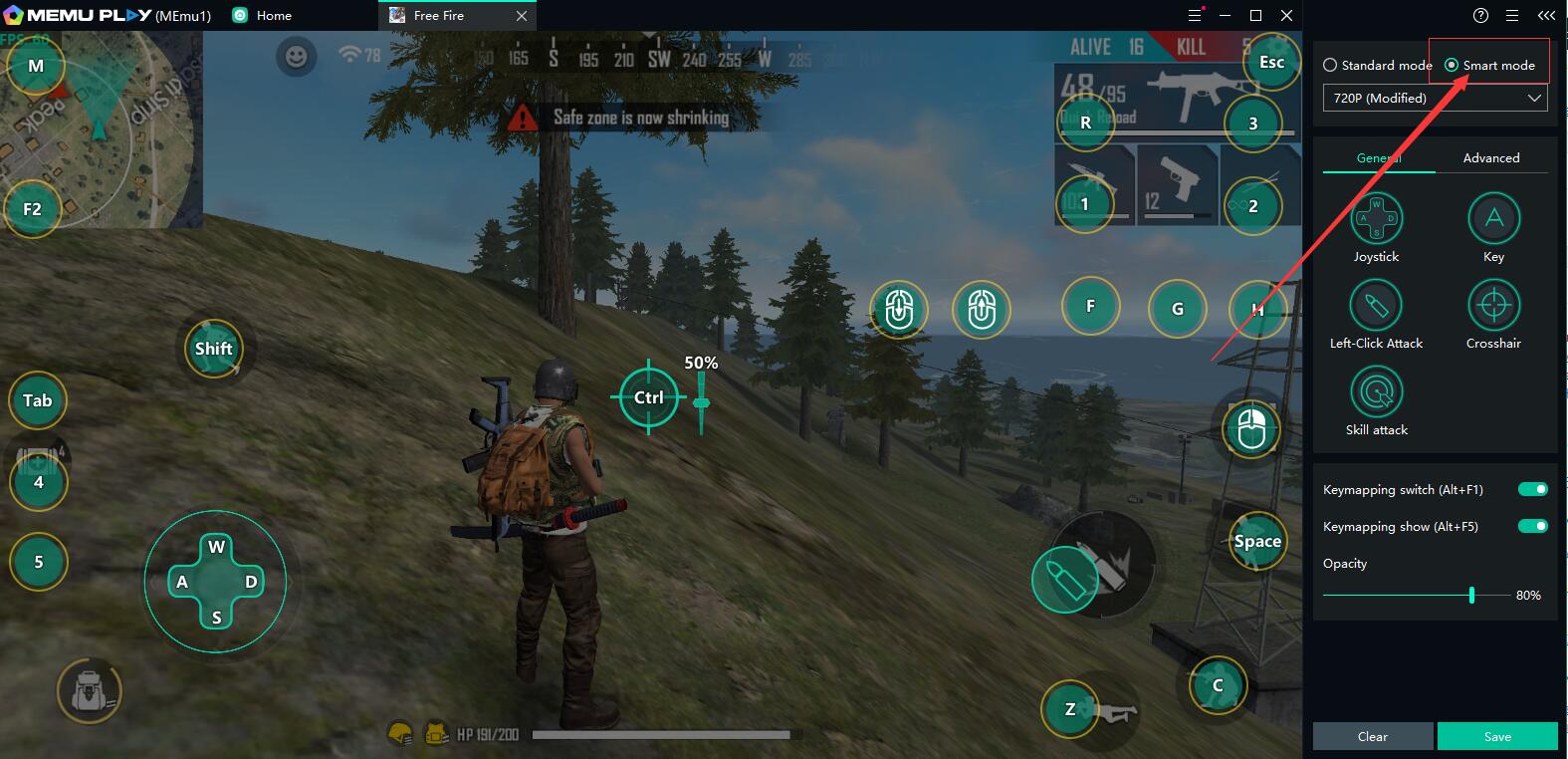Select the Skill attack control
The height and width of the screenshot is (759, 1568).
click(1376, 391)
